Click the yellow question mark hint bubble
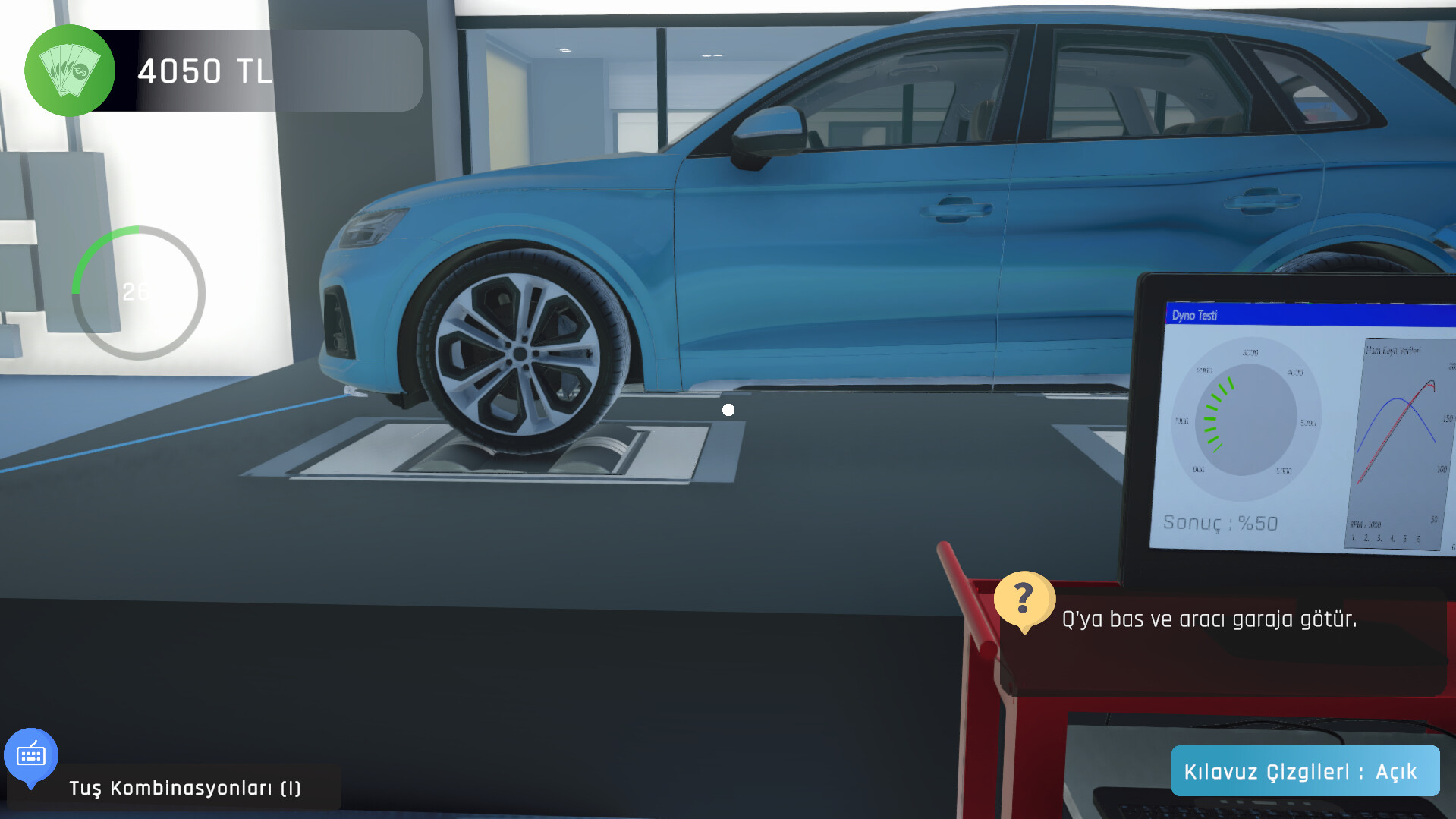This screenshot has height=819, width=1456. pyautogui.click(x=1024, y=600)
